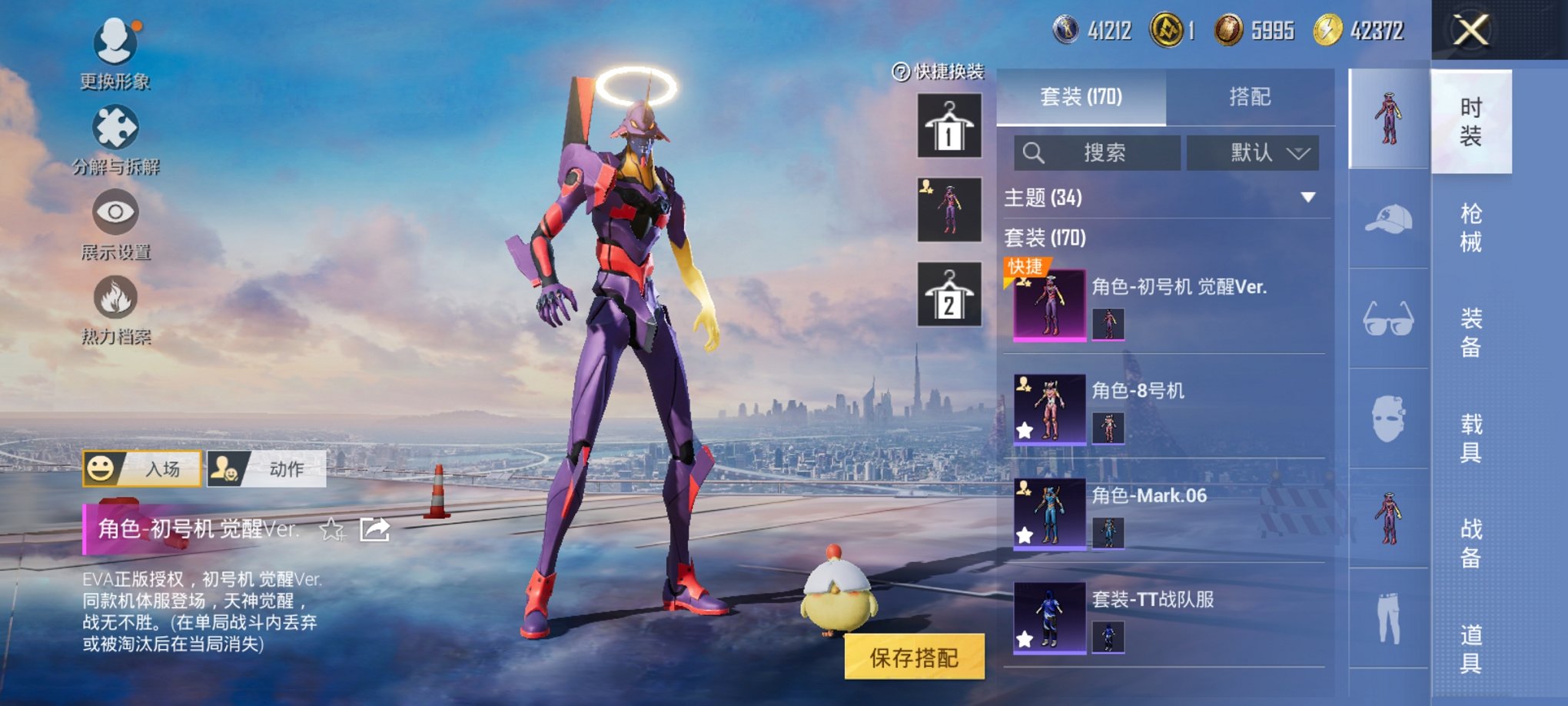This screenshot has height=706, width=1568.
Task: Favorite the outfit with the star icon
Action: pos(332,529)
